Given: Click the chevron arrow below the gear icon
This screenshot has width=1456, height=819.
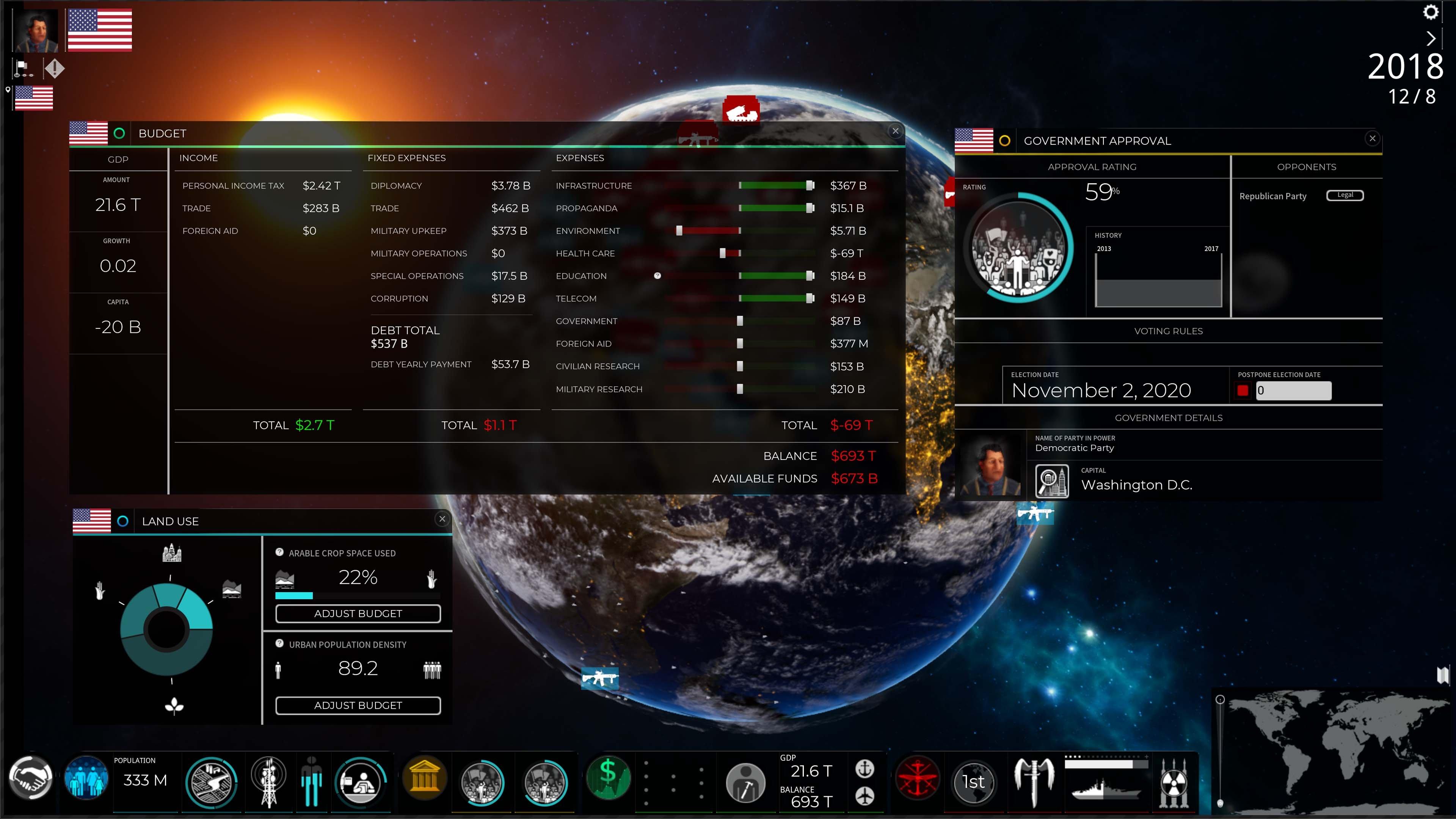Looking at the screenshot, I should (1432, 38).
